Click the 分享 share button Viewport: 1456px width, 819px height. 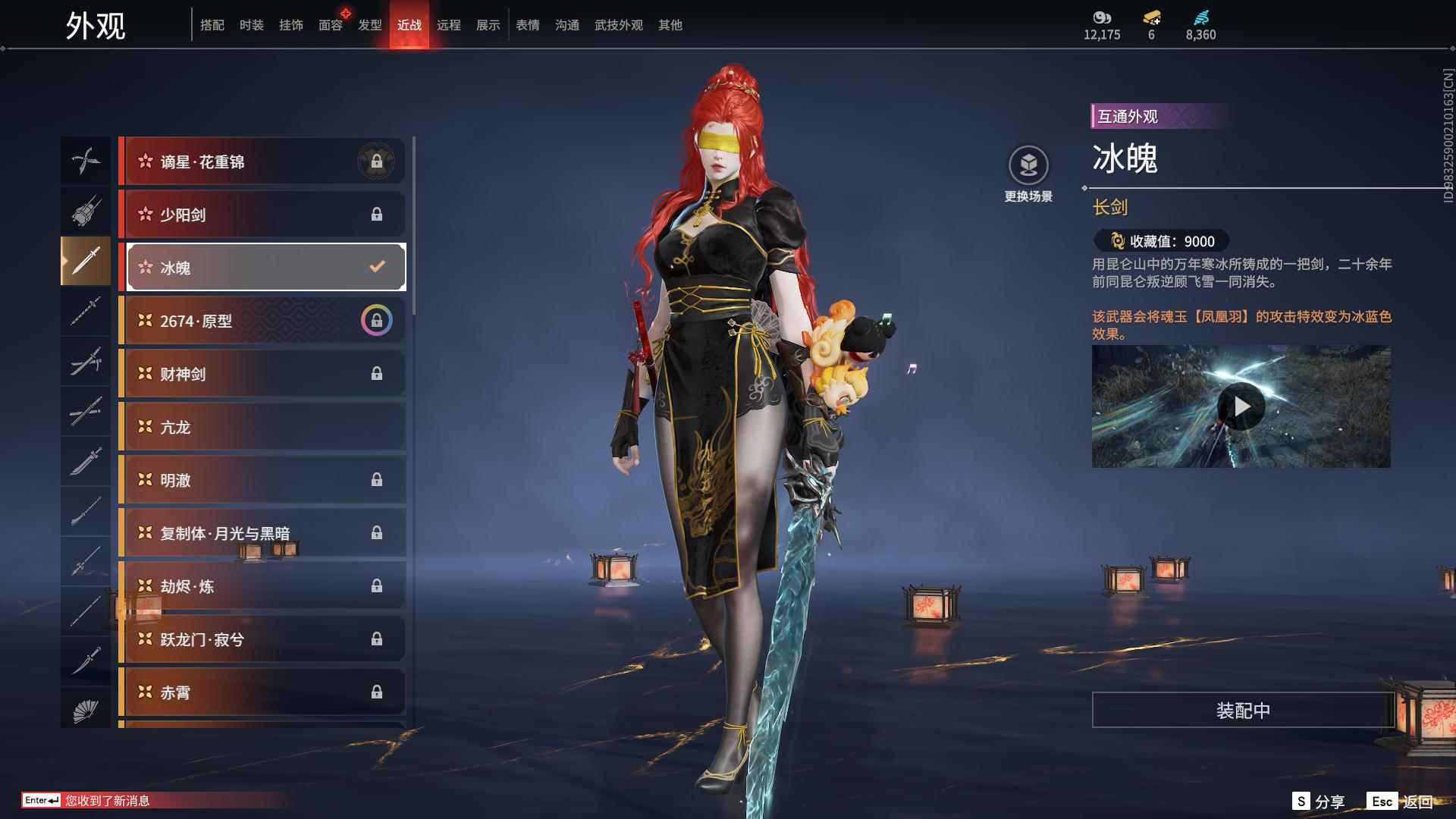[x=1319, y=802]
